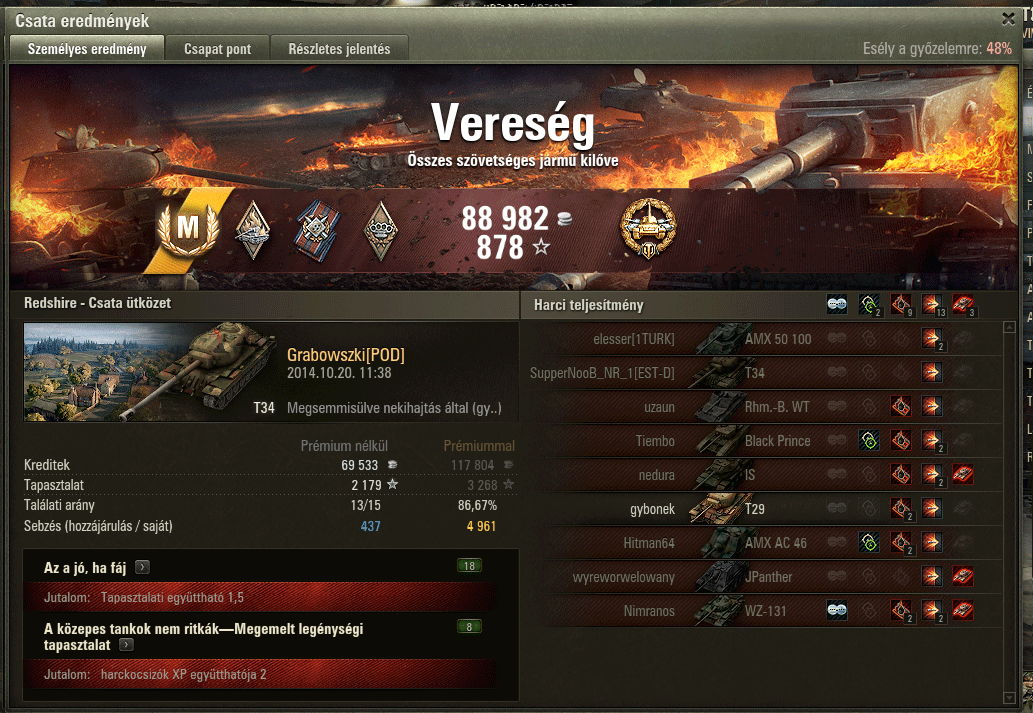The width and height of the screenshot is (1033, 713).
Task: Click the red kills icon in Harci teljesítmény header
Action: [x=963, y=305]
